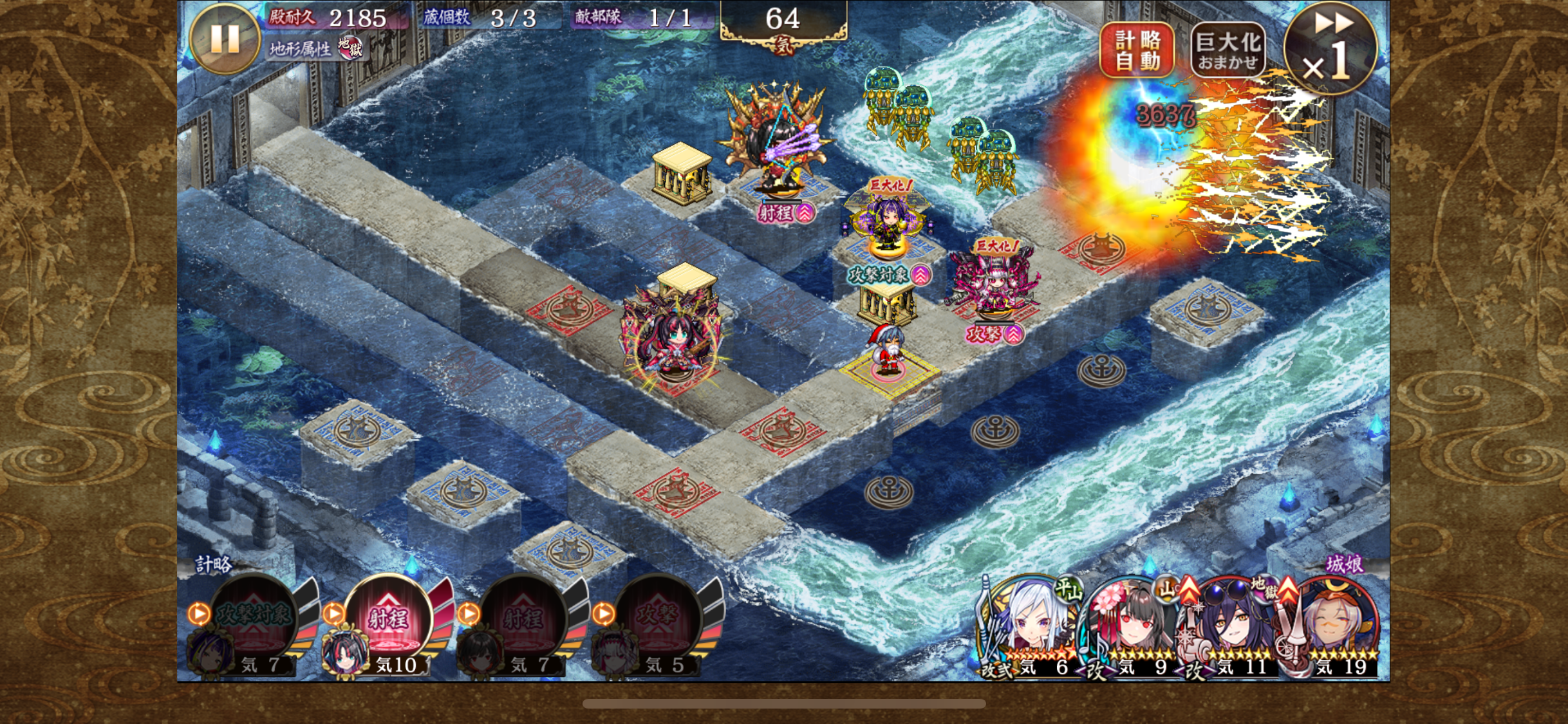Toggle the 計略自動 auto-stratagem button

(1137, 50)
